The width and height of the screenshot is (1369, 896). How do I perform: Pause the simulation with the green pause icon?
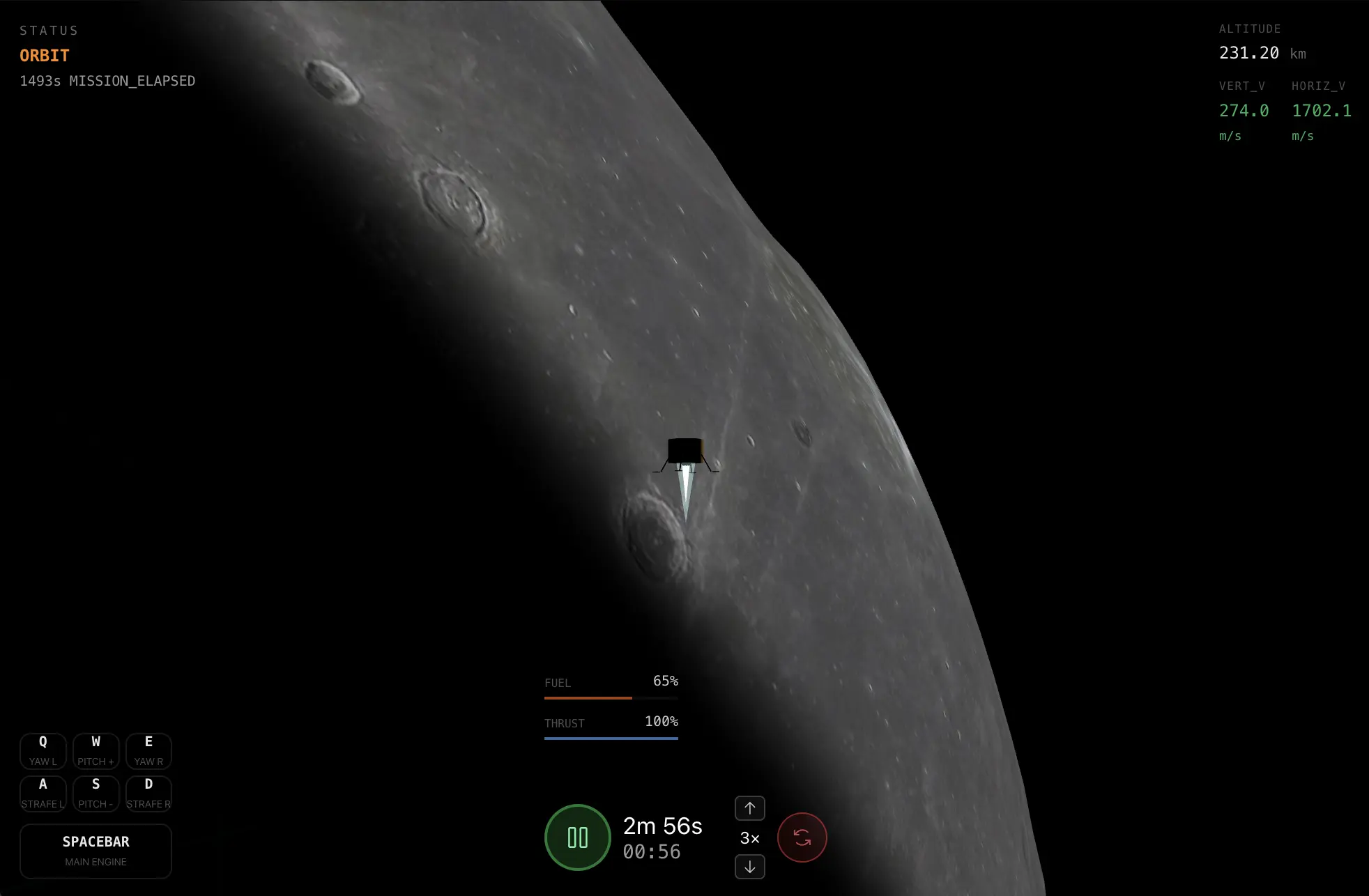coord(577,837)
